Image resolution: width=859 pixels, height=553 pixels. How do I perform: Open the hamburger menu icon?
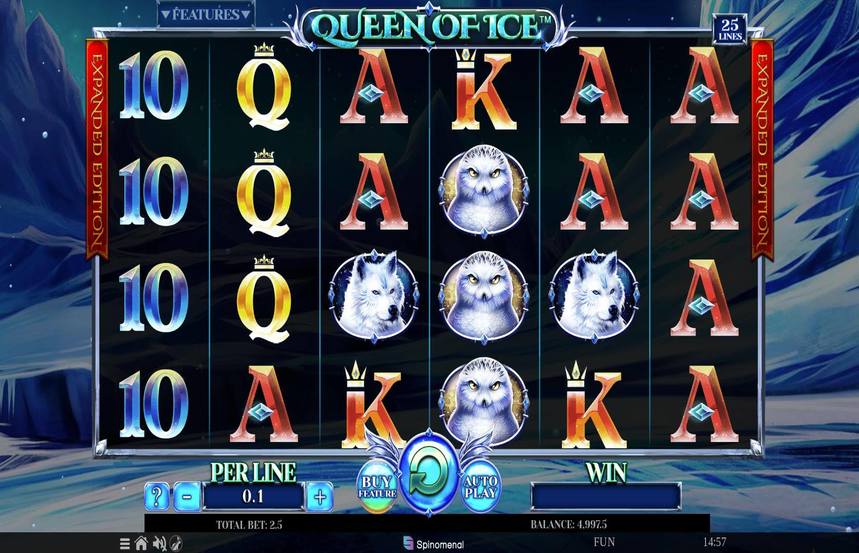click(x=125, y=544)
